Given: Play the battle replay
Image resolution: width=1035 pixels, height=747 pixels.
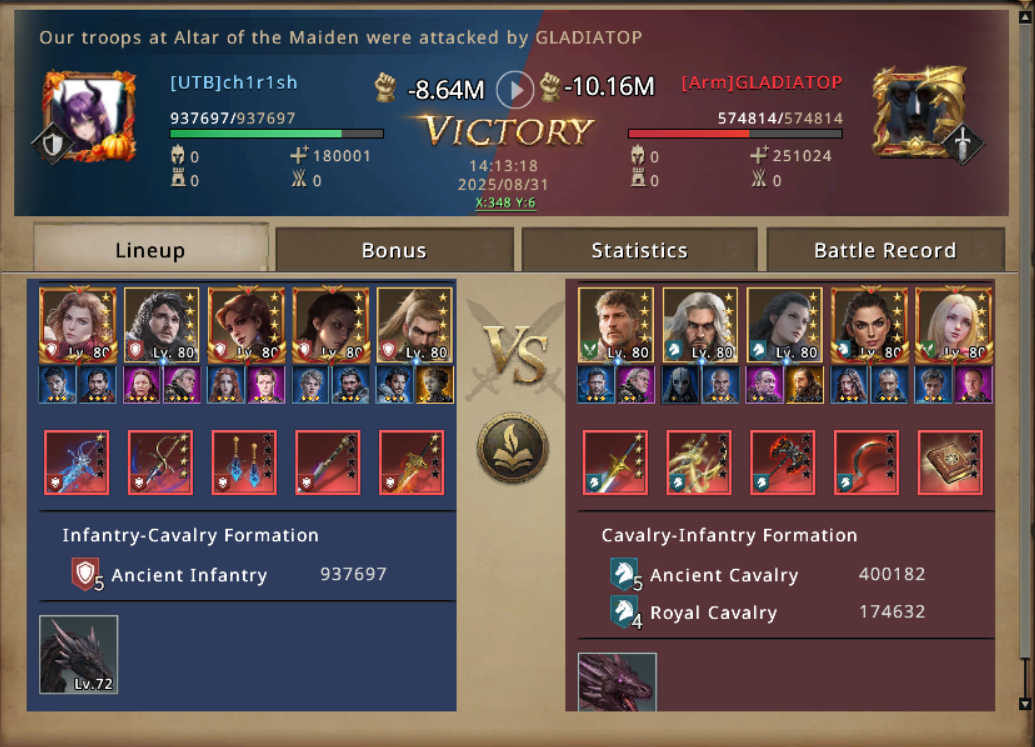Looking at the screenshot, I should pyautogui.click(x=516, y=90).
